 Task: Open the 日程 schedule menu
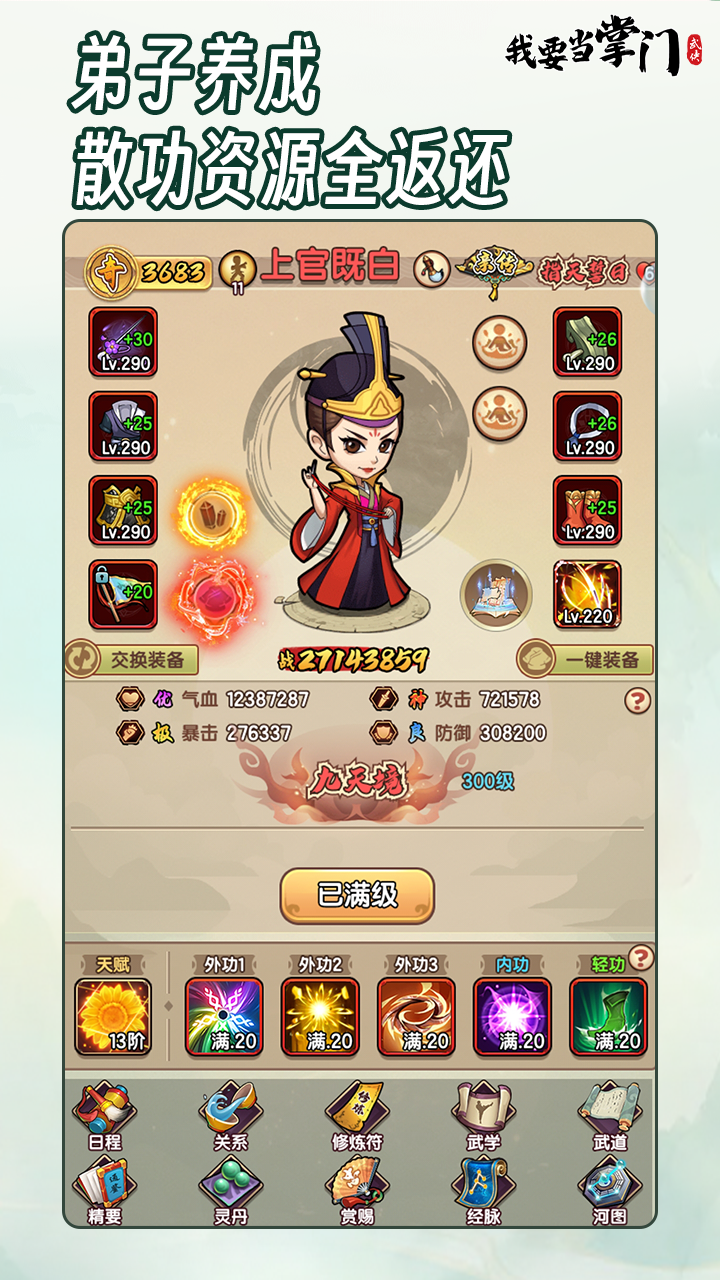pos(103,1116)
